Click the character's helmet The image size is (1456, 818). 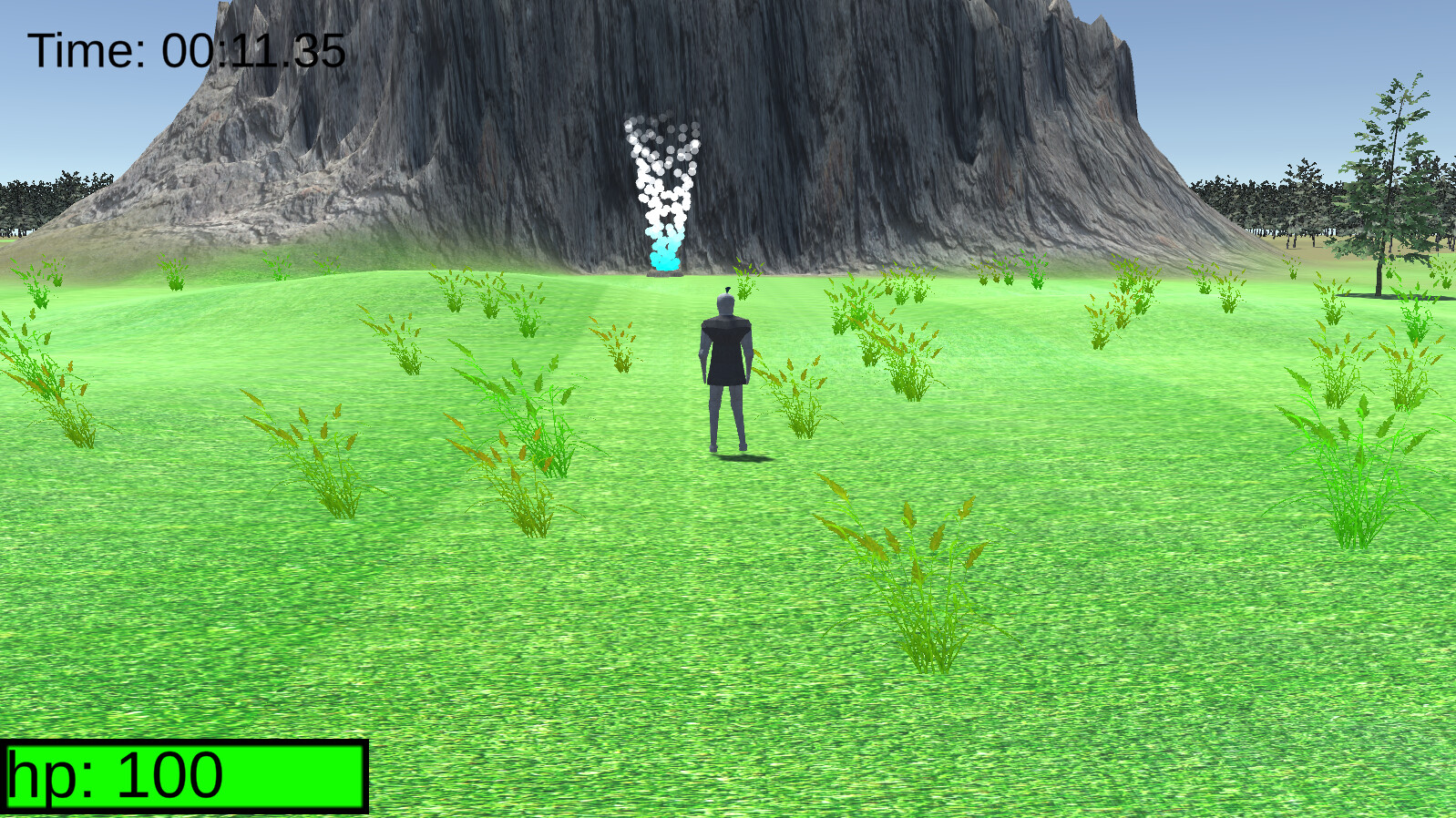tap(726, 303)
